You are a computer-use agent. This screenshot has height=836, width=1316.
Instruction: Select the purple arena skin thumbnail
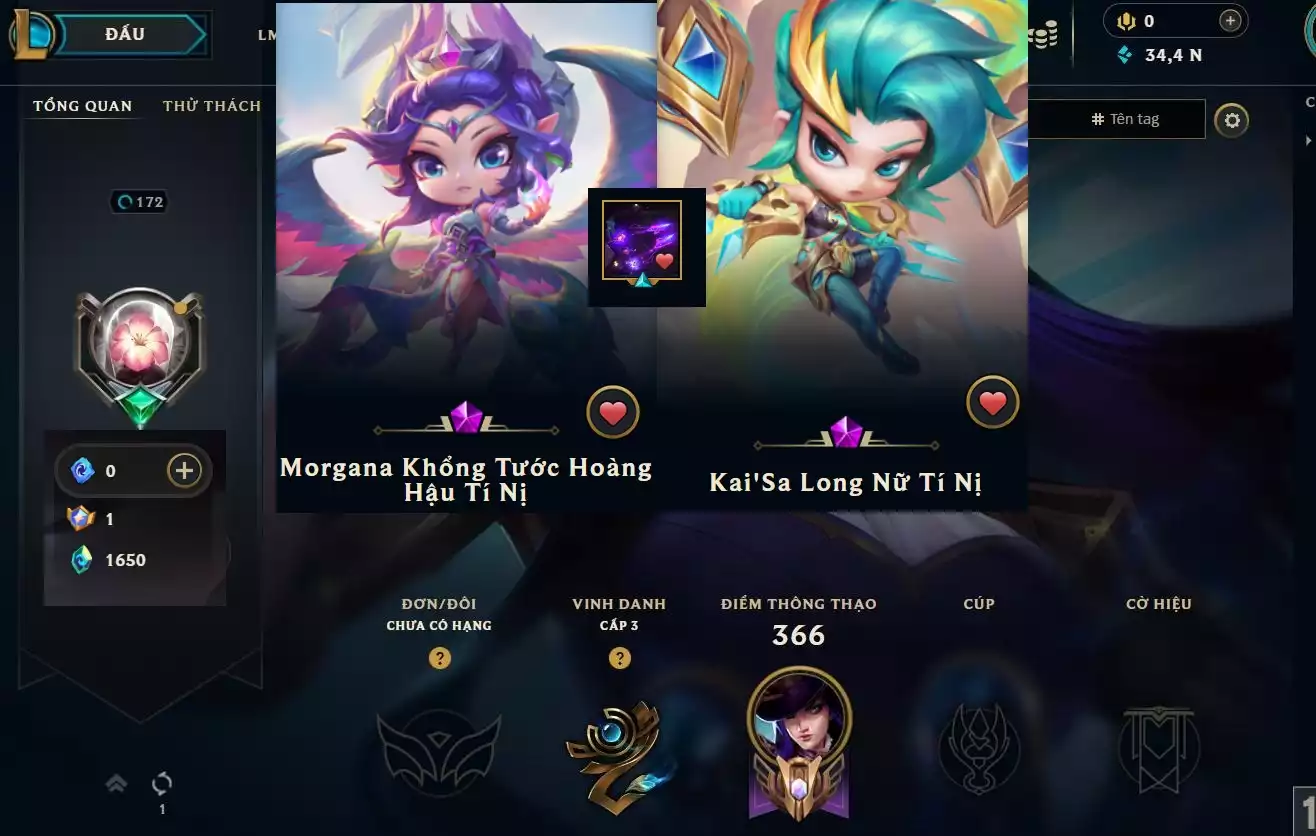coord(642,241)
